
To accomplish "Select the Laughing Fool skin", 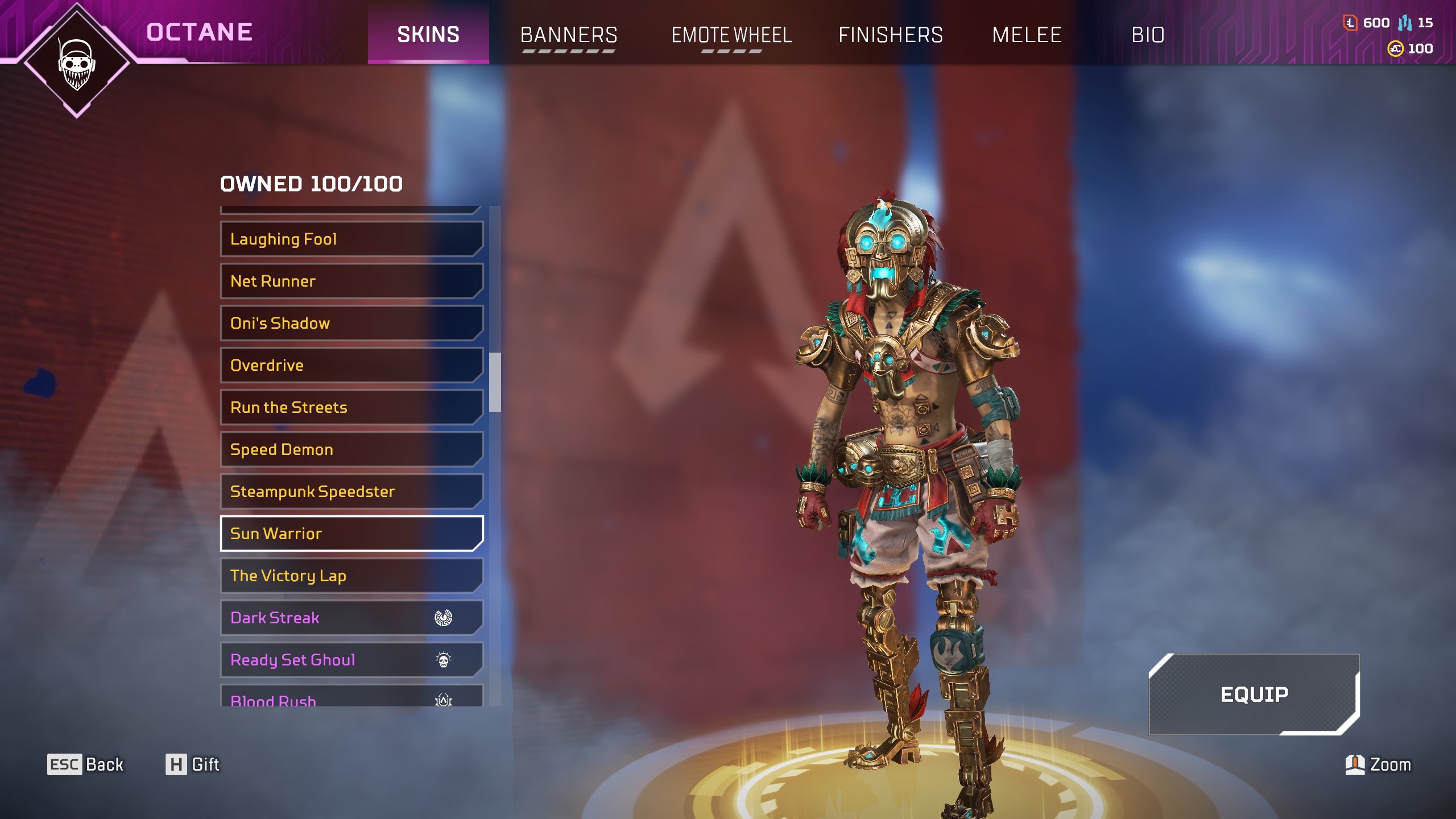I will click(351, 239).
